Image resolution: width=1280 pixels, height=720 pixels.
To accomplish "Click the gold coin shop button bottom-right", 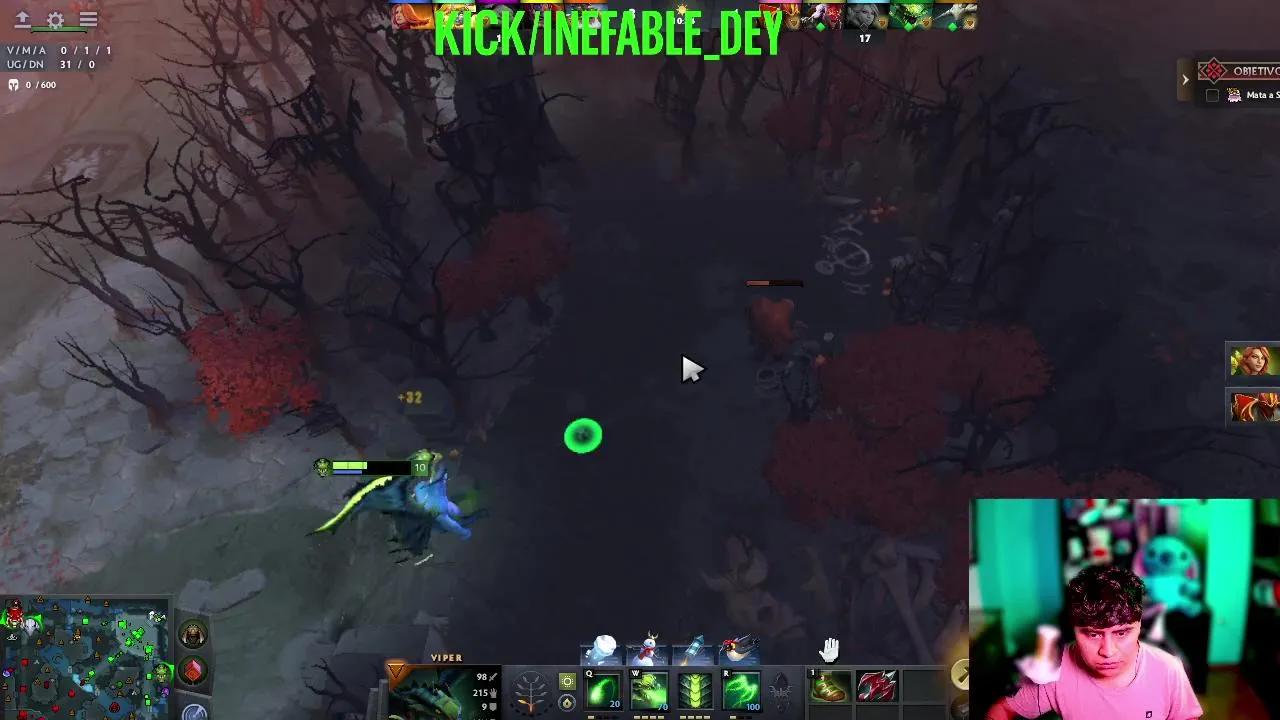I will pyautogui.click(x=963, y=673).
